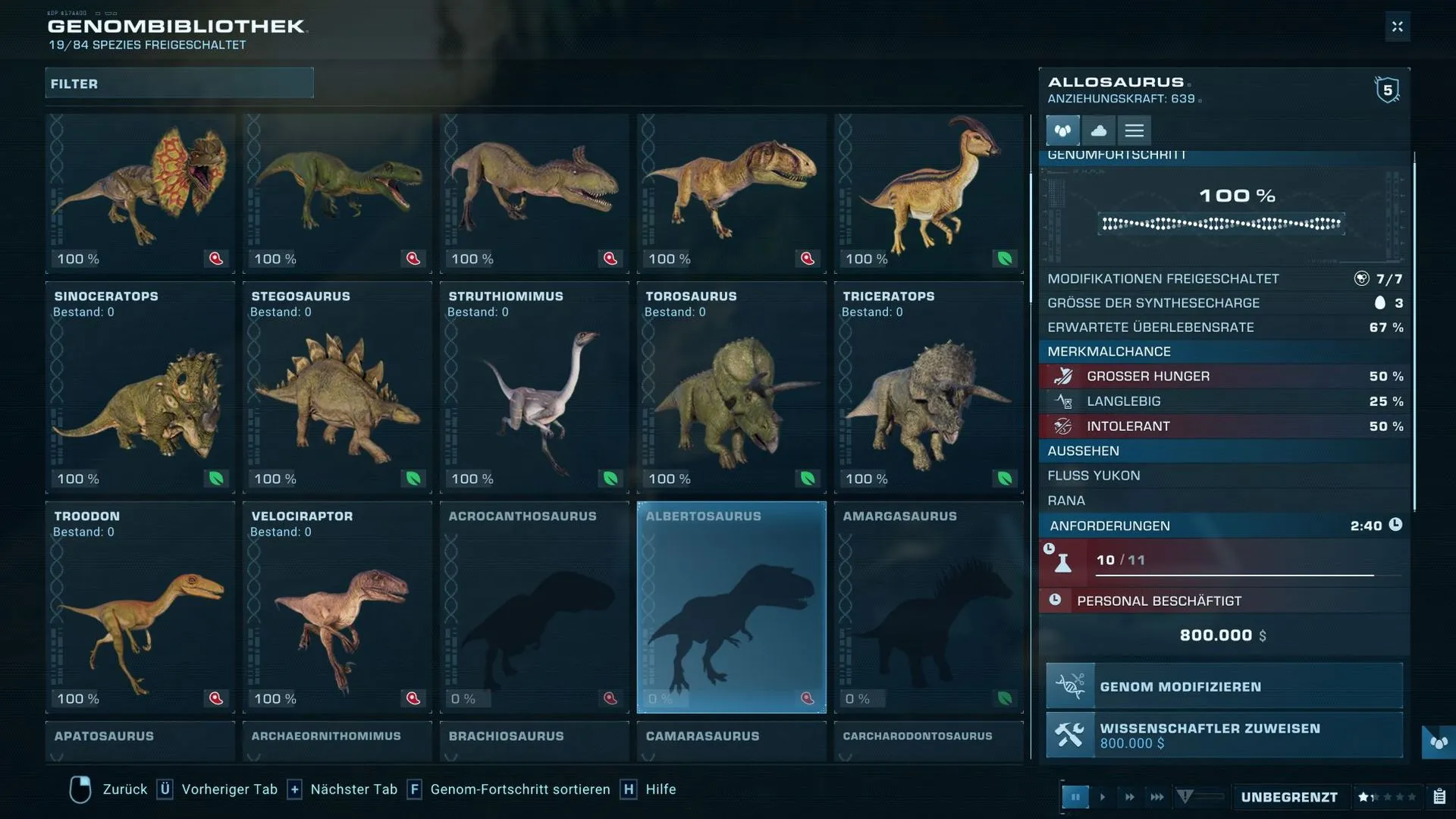Select the Struthiomimus card

(x=535, y=388)
